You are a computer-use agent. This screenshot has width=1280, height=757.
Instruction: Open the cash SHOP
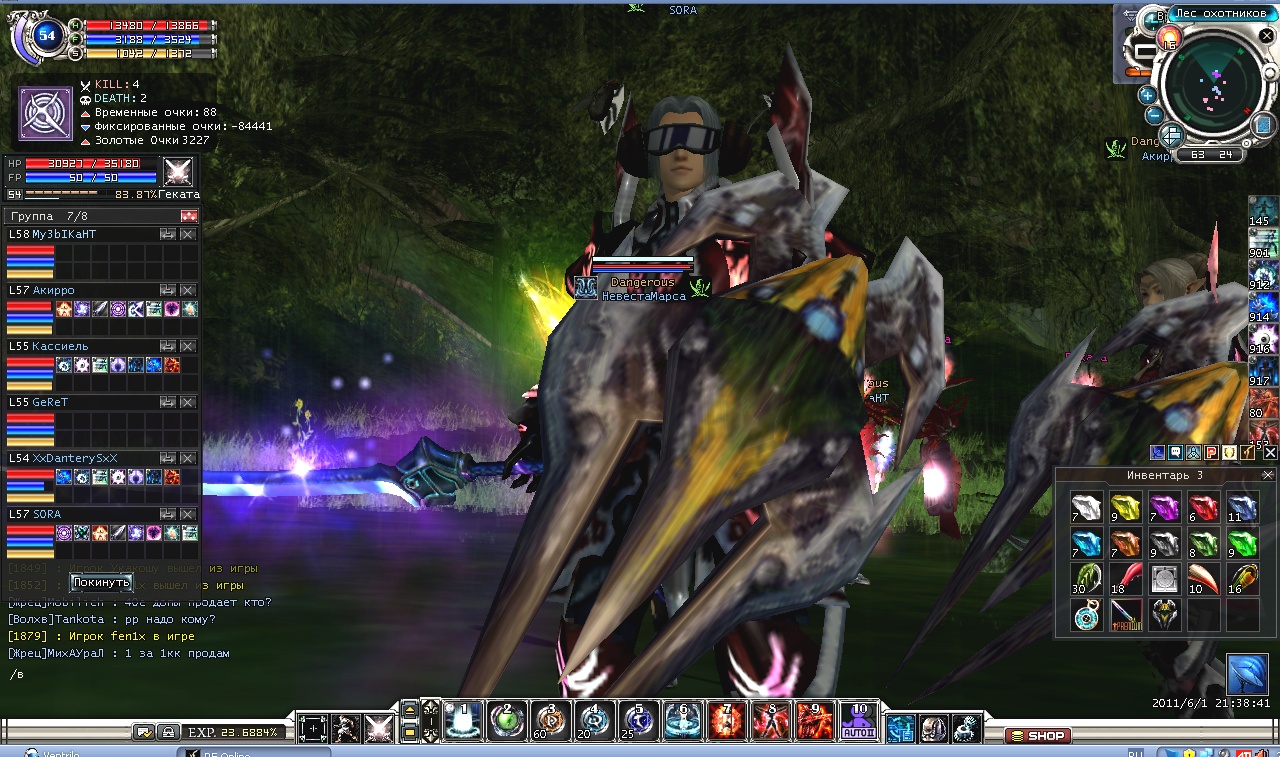1038,736
